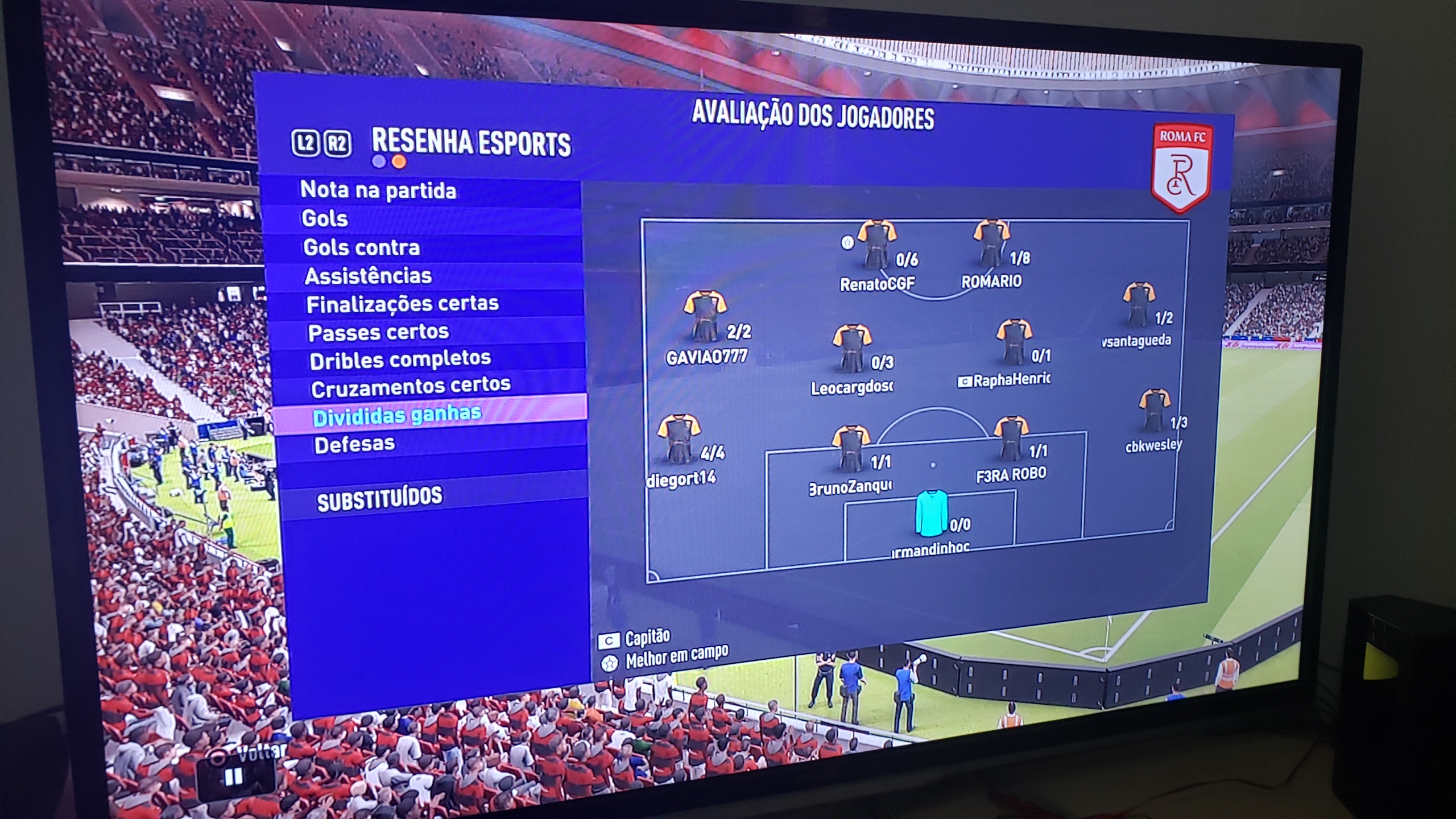Pick cbkwesley on the formation
This screenshot has height=819, width=1456.
pyautogui.click(x=1153, y=411)
